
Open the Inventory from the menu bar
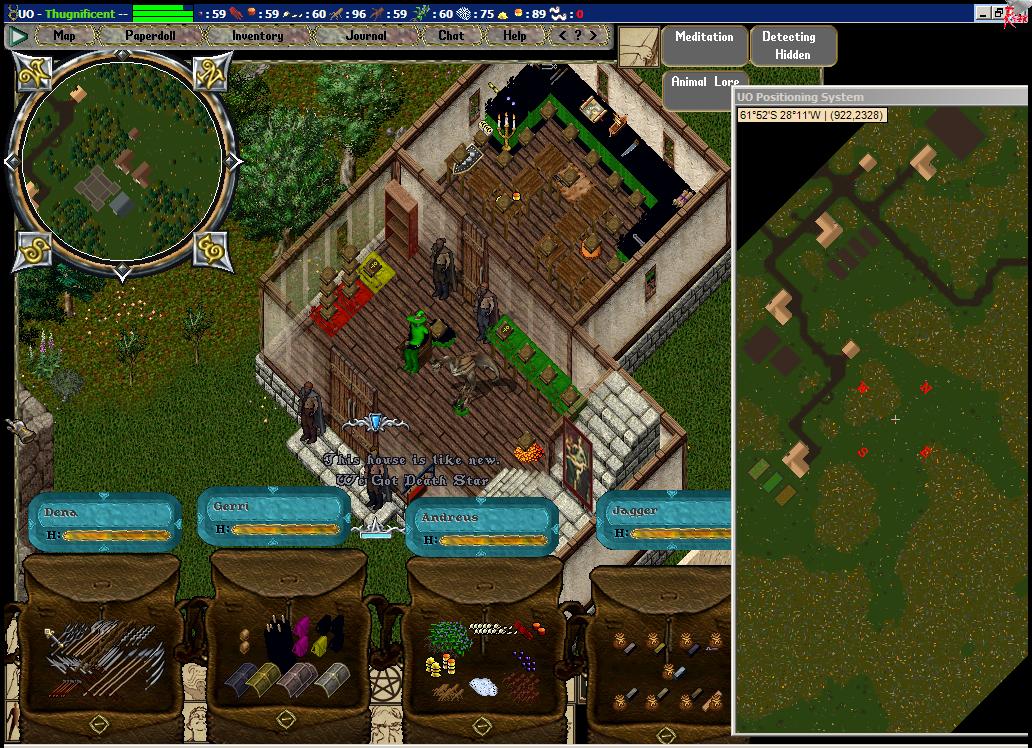click(257, 36)
